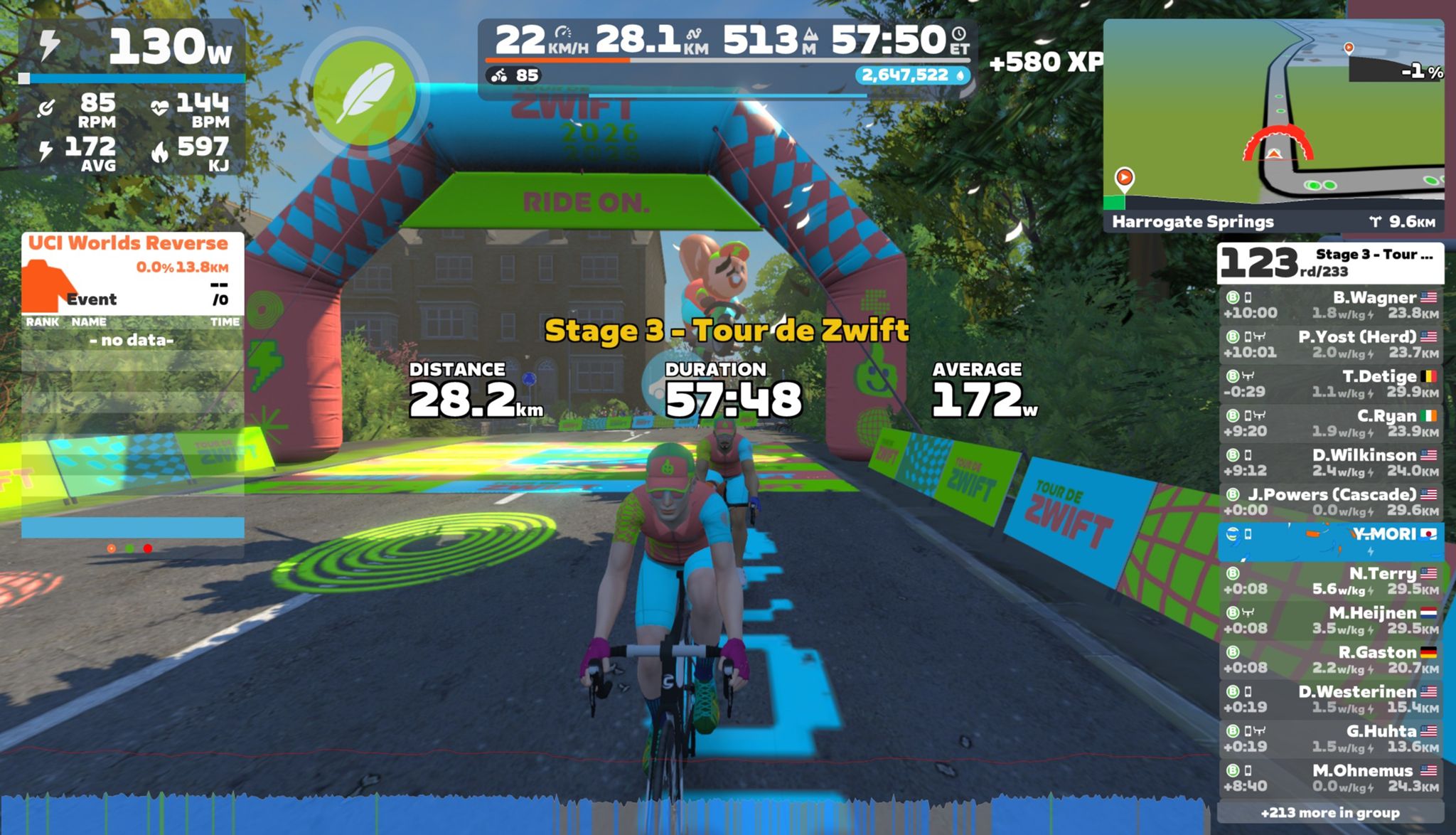Click N.Terry in the riders list
1456x835 pixels.
click(x=1330, y=581)
